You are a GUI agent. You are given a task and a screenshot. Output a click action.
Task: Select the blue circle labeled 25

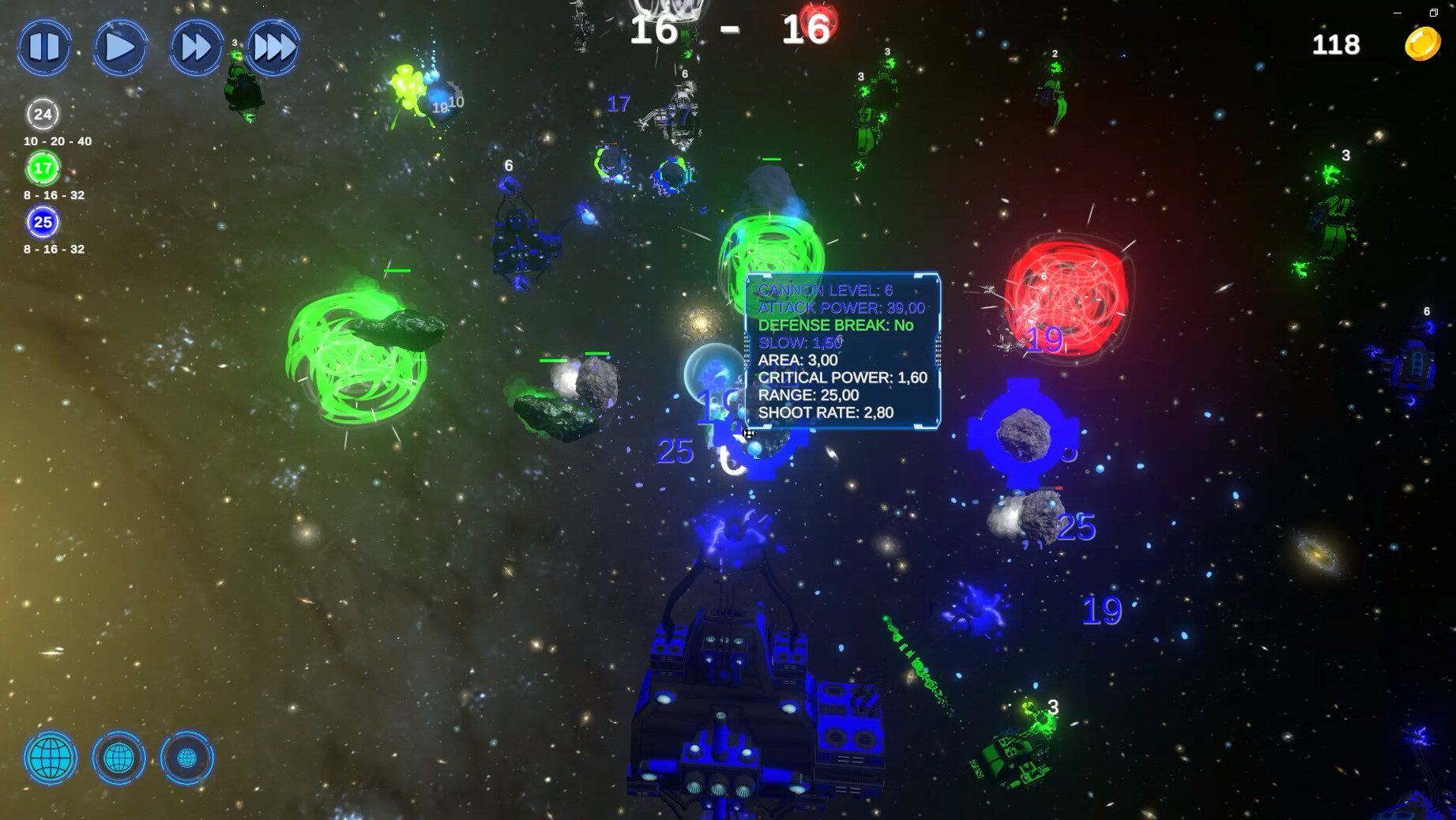point(43,222)
